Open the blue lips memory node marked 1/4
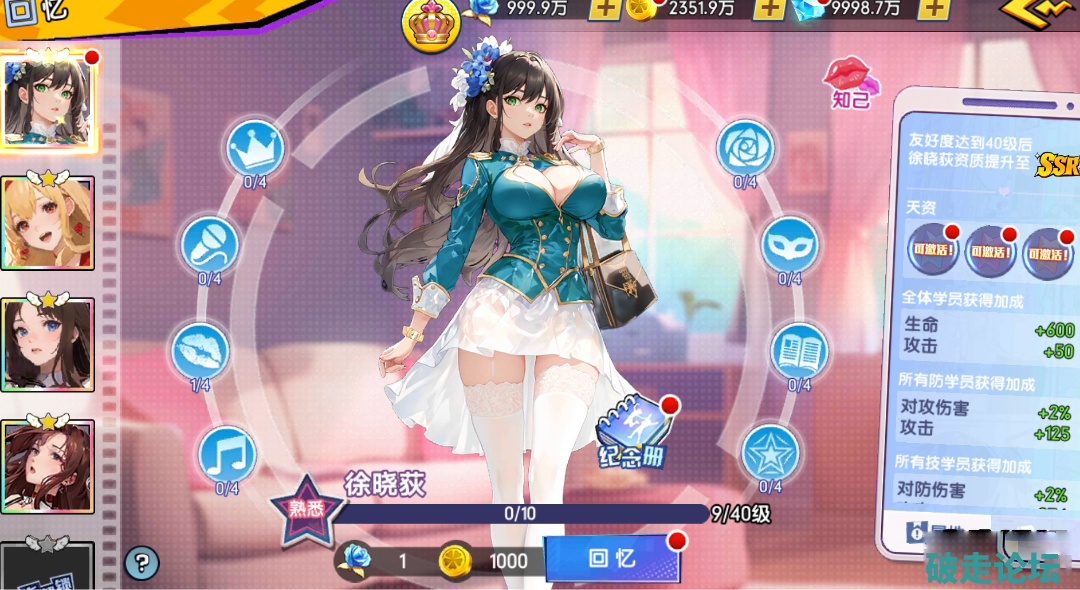 tap(200, 350)
